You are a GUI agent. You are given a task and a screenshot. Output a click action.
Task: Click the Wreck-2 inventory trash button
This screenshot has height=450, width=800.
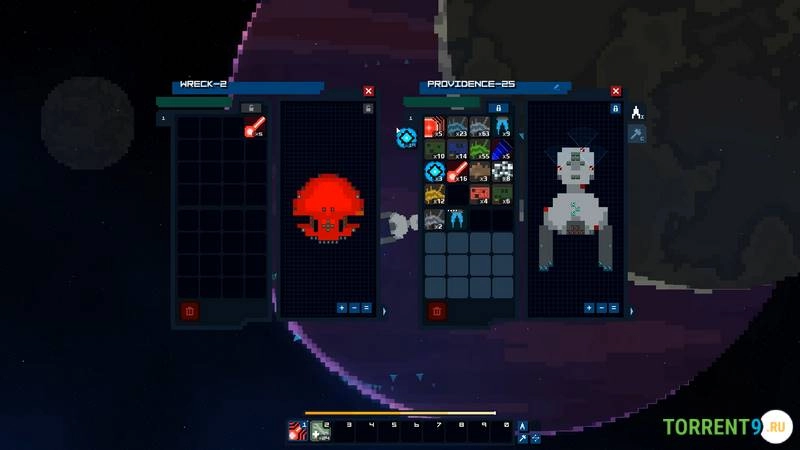pyautogui.click(x=189, y=311)
